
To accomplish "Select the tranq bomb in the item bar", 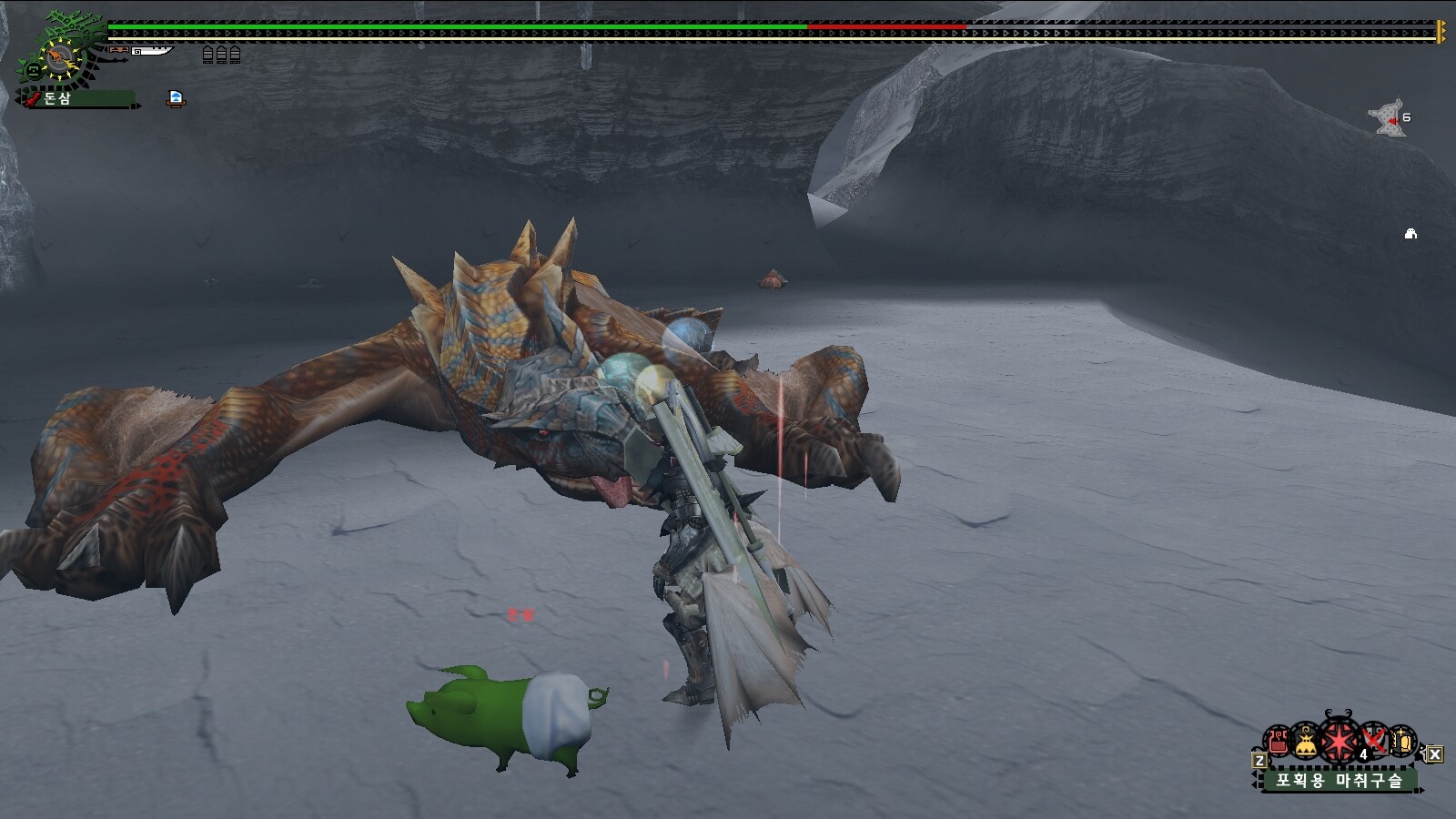I will click(1340, 743).
